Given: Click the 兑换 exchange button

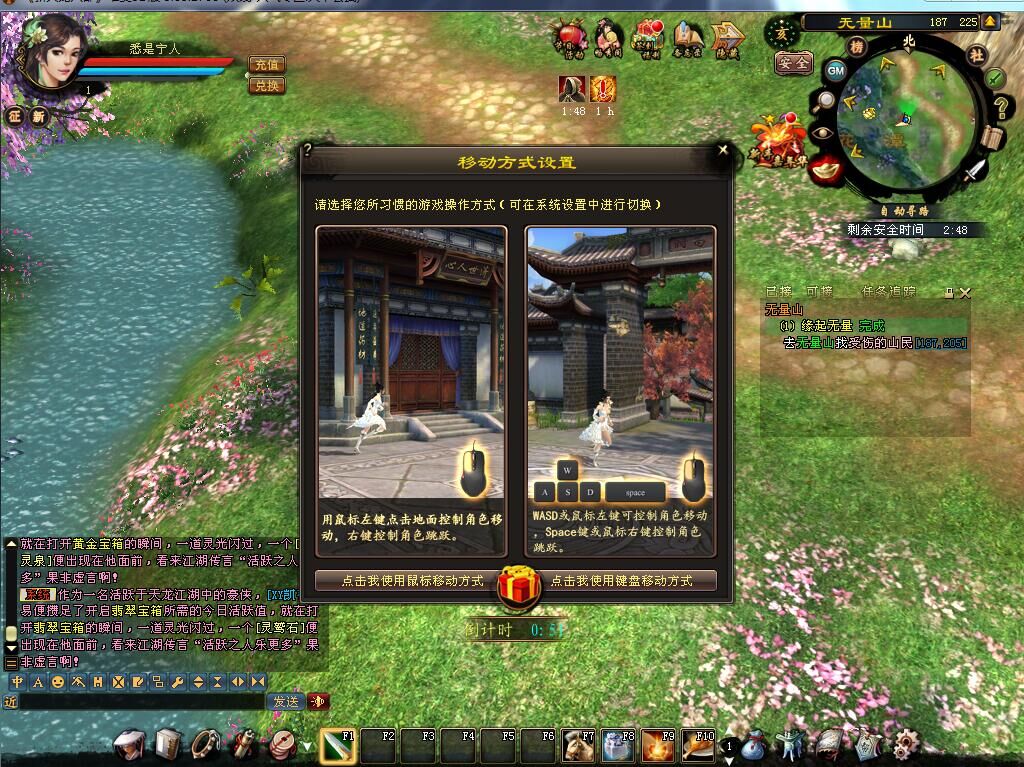Looking at the screenshot, I should pyautogui.click(x=266, y=86).
